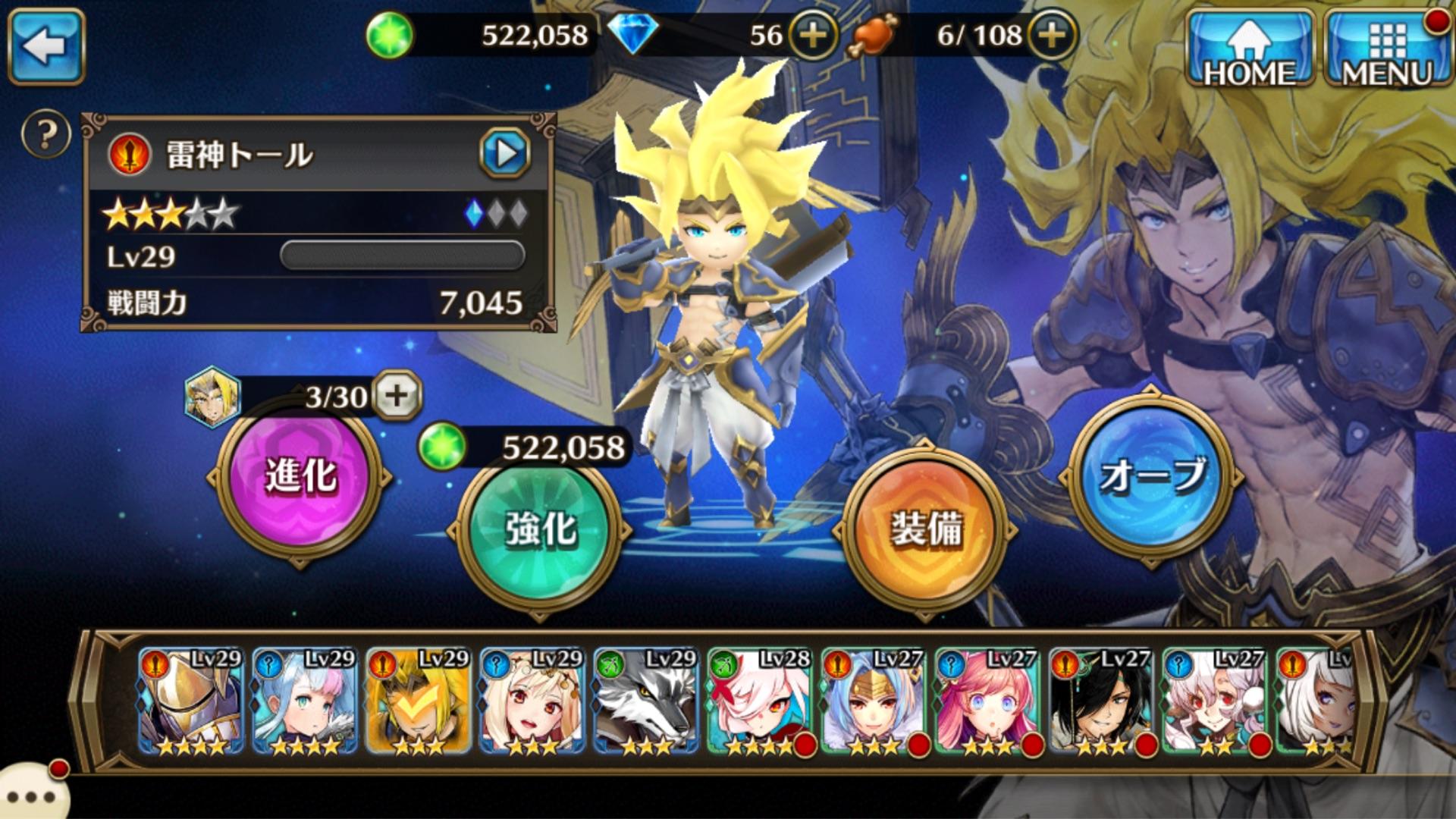Screen dimensions: 1456x819
Task: Tap the blue arrow beside 雷神トール
Action: (505, 154)
